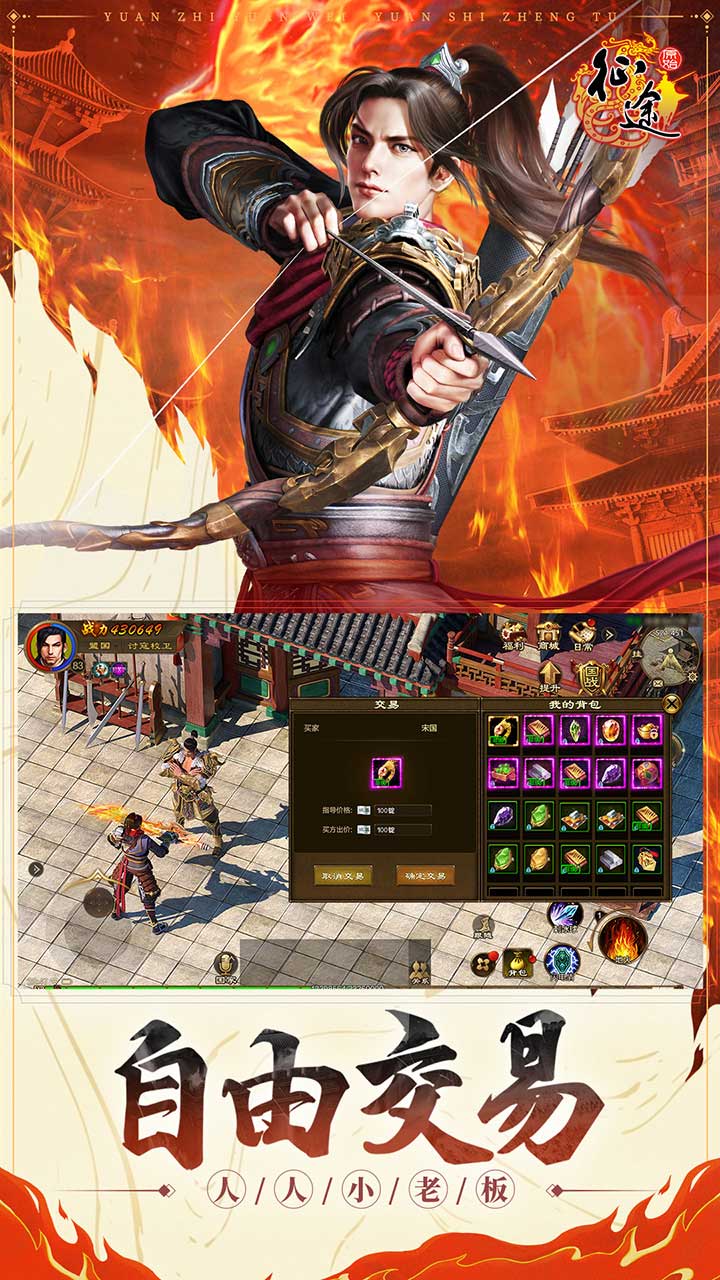Select the gold ring in the trade slot

point(386,772)
